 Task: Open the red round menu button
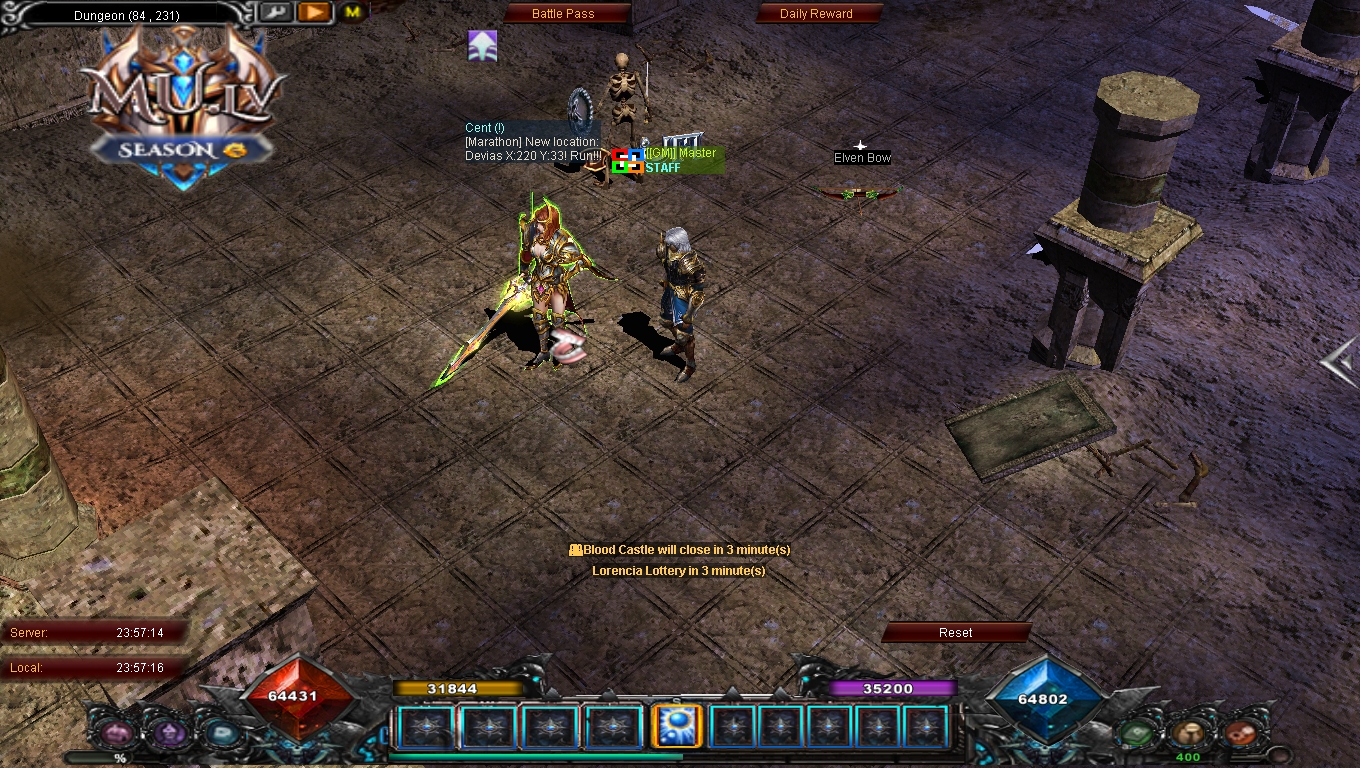(1240, 734)
